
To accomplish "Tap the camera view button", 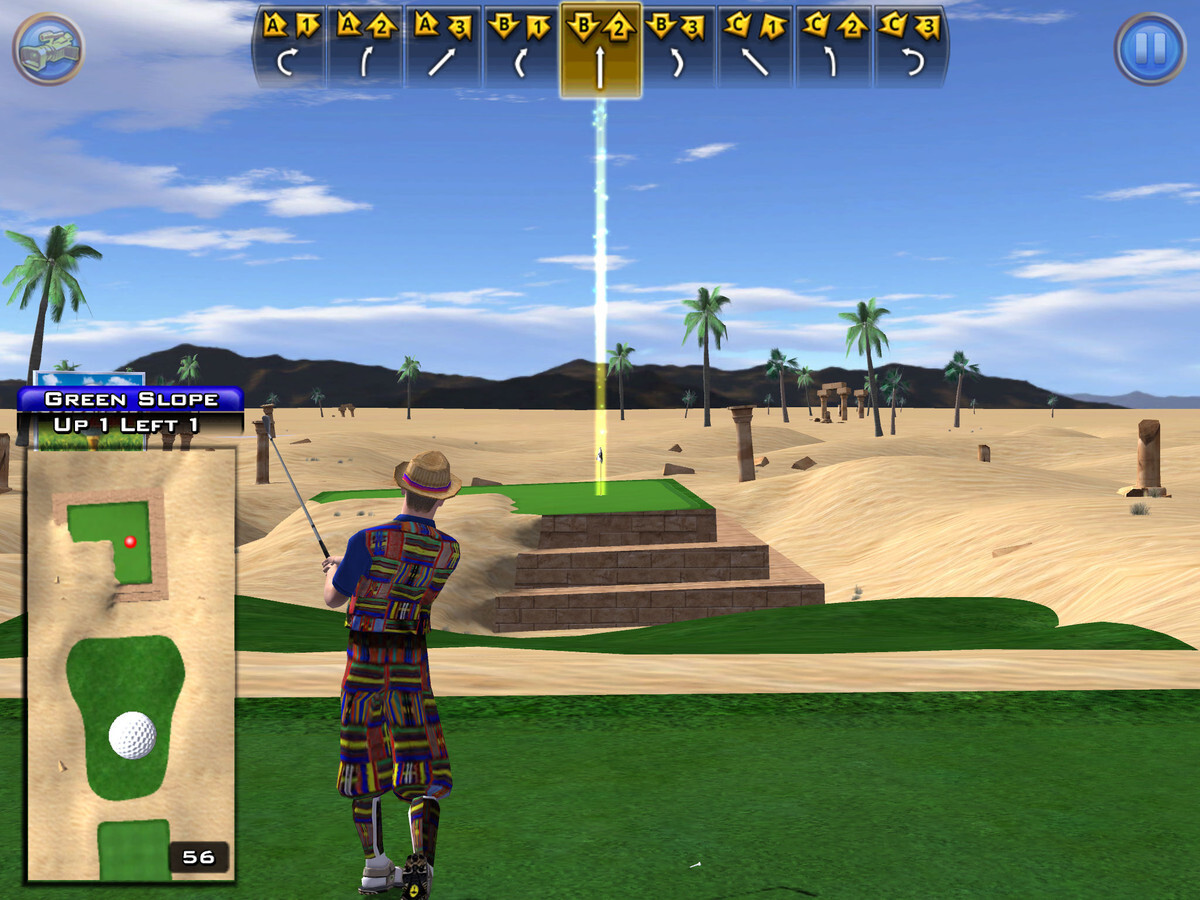I will (x=48, y=48).
